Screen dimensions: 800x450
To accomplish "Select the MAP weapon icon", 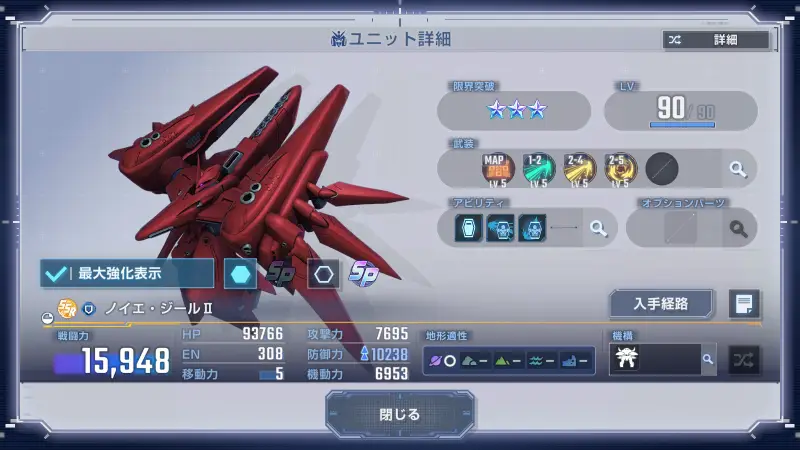I will click(x=497, y=167).
